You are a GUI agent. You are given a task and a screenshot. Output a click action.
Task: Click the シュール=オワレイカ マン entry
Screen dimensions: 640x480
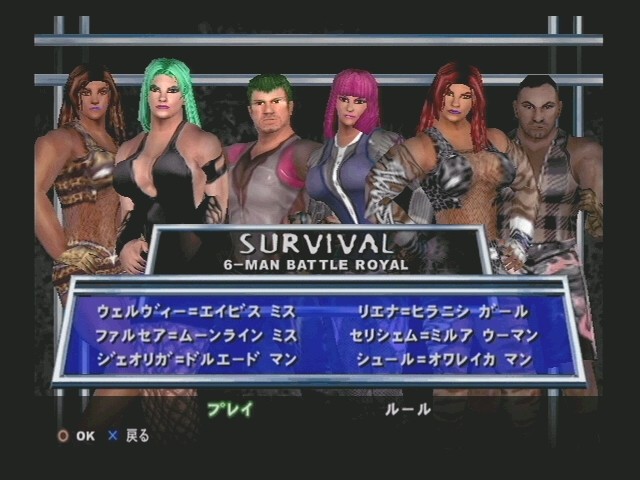point(445,359)
